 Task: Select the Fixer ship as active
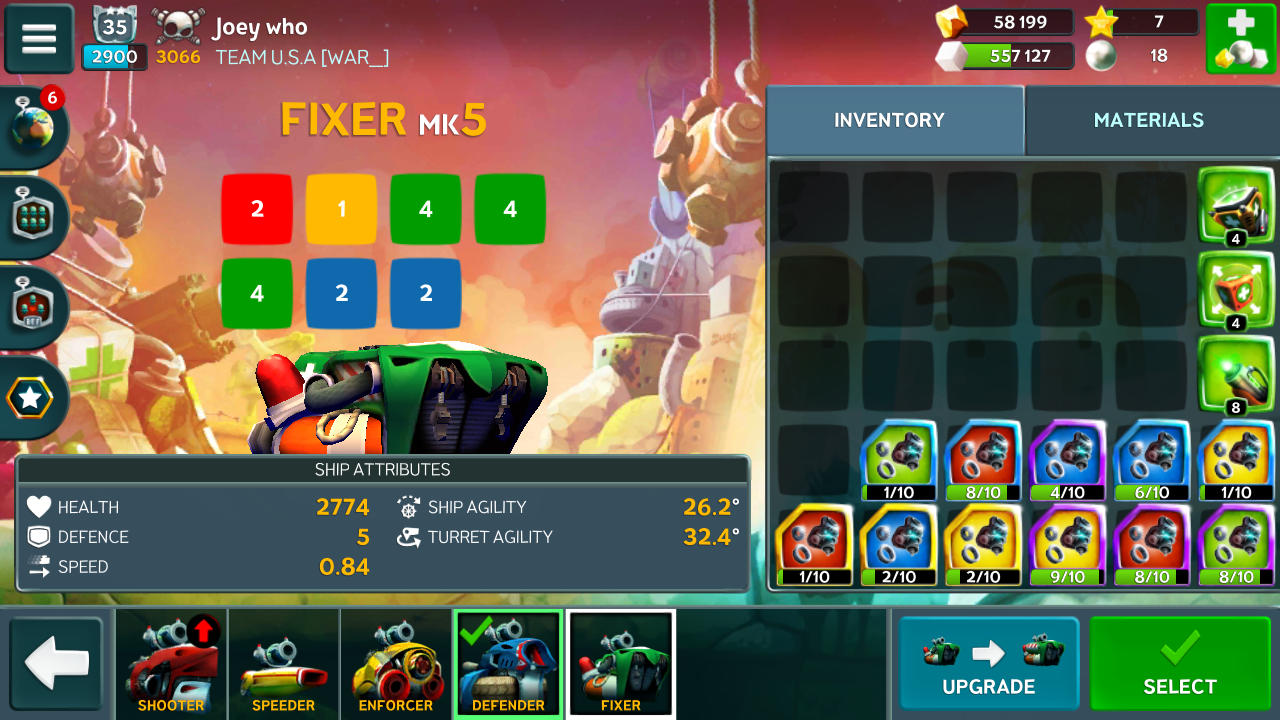pyautogui.click(x=1180, y=664)
